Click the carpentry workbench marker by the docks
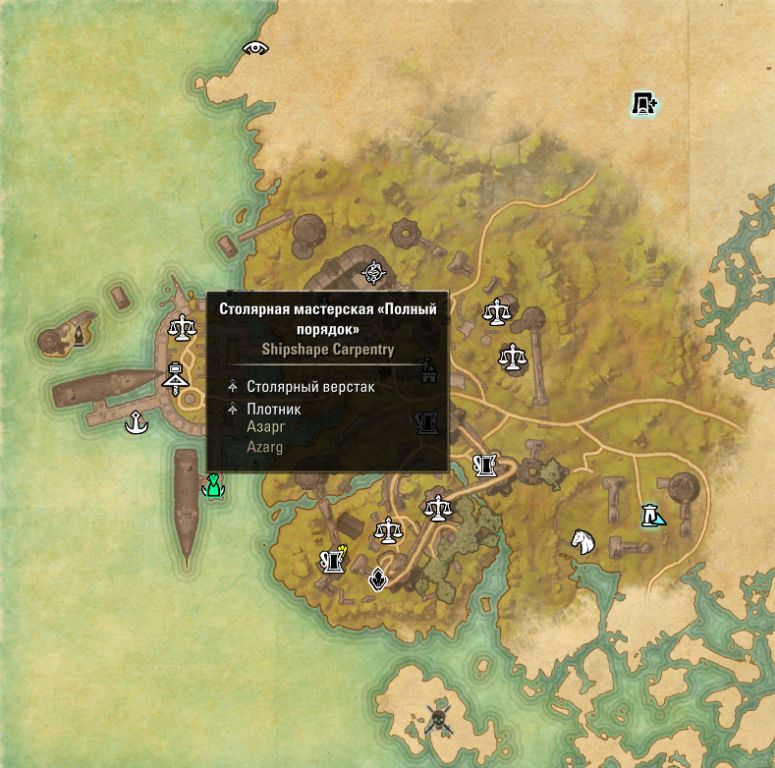The height and width of the screenshot is (768, 775). 176,378
